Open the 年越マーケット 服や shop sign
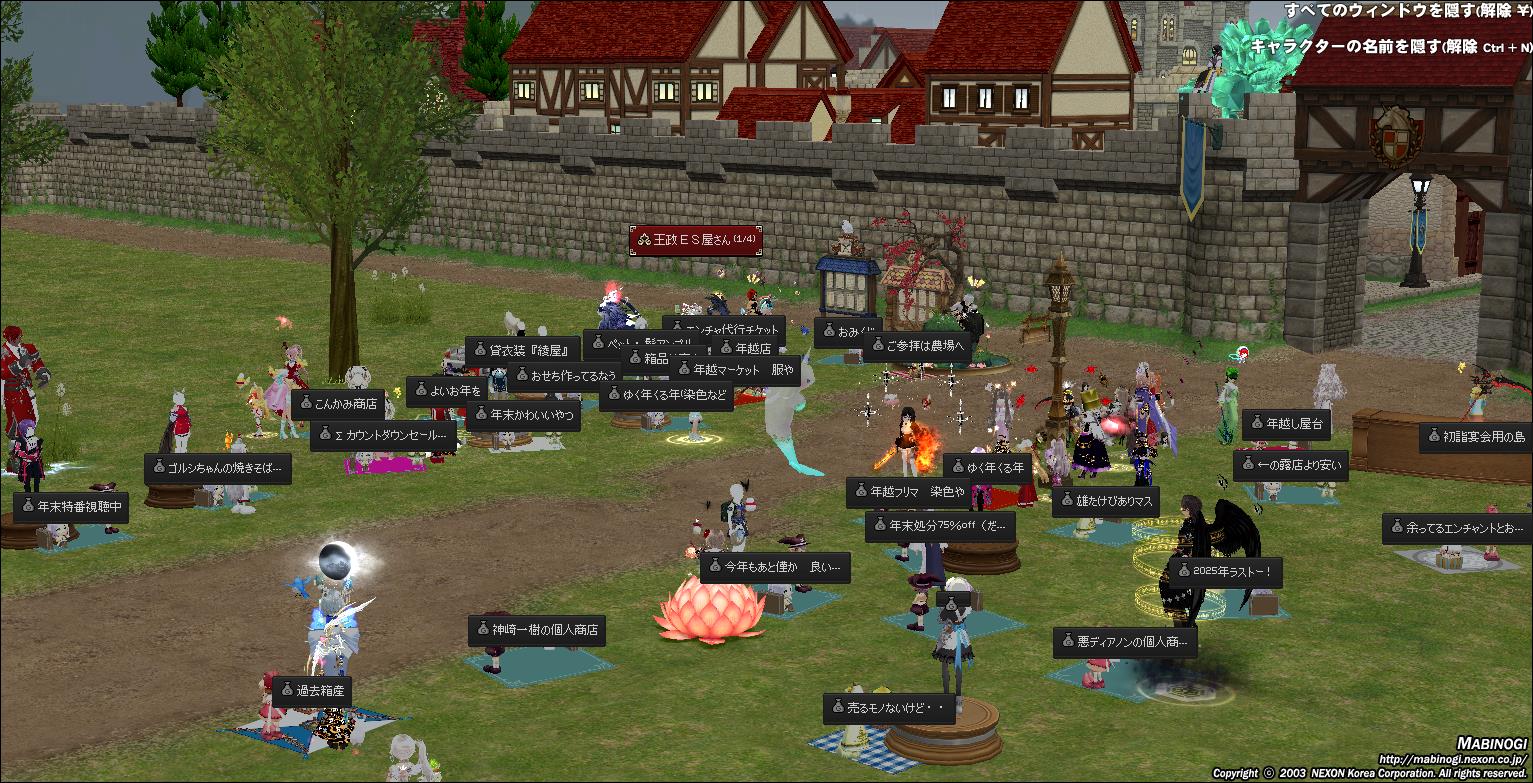1533x783 pixels. 734,370
